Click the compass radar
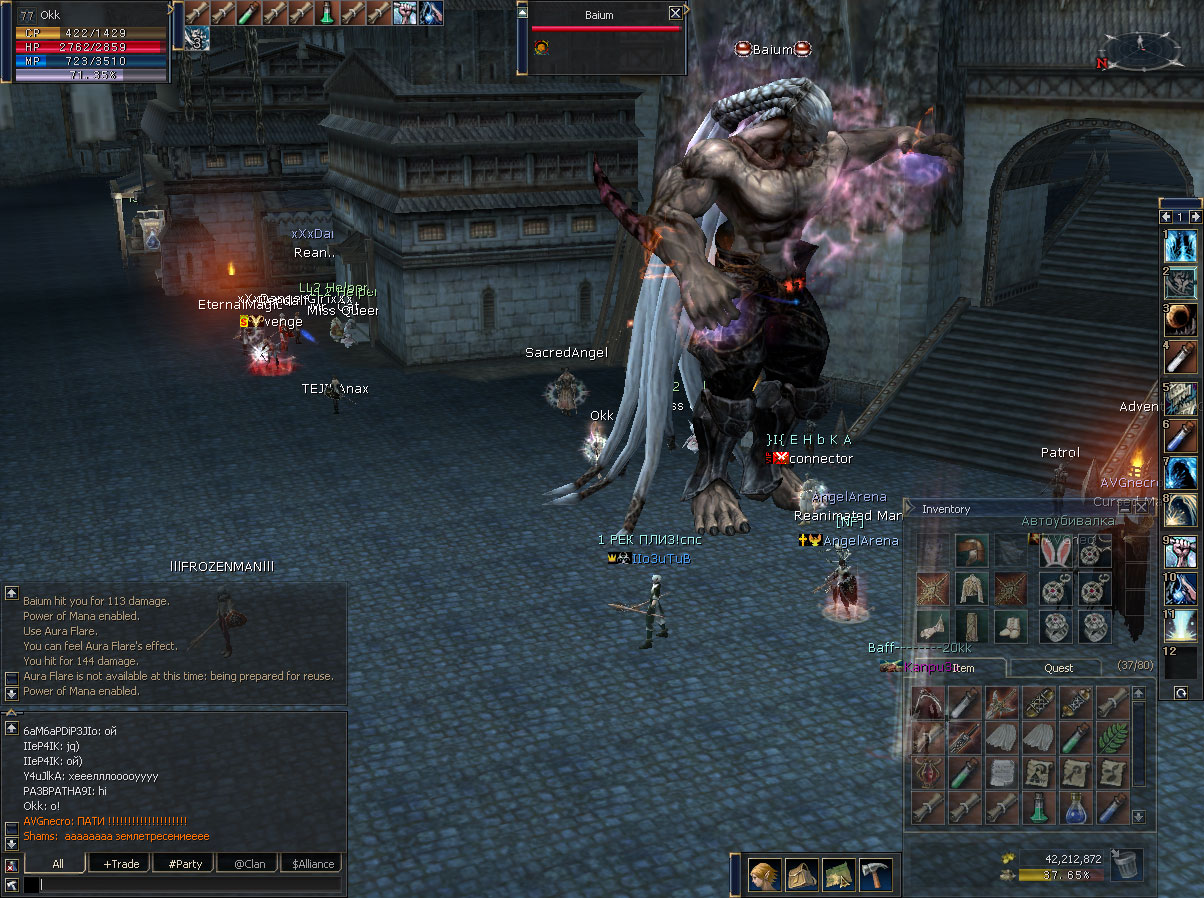Viewport: 1204px width, 898px height. pyautogui.click(x=1143, y=47)
